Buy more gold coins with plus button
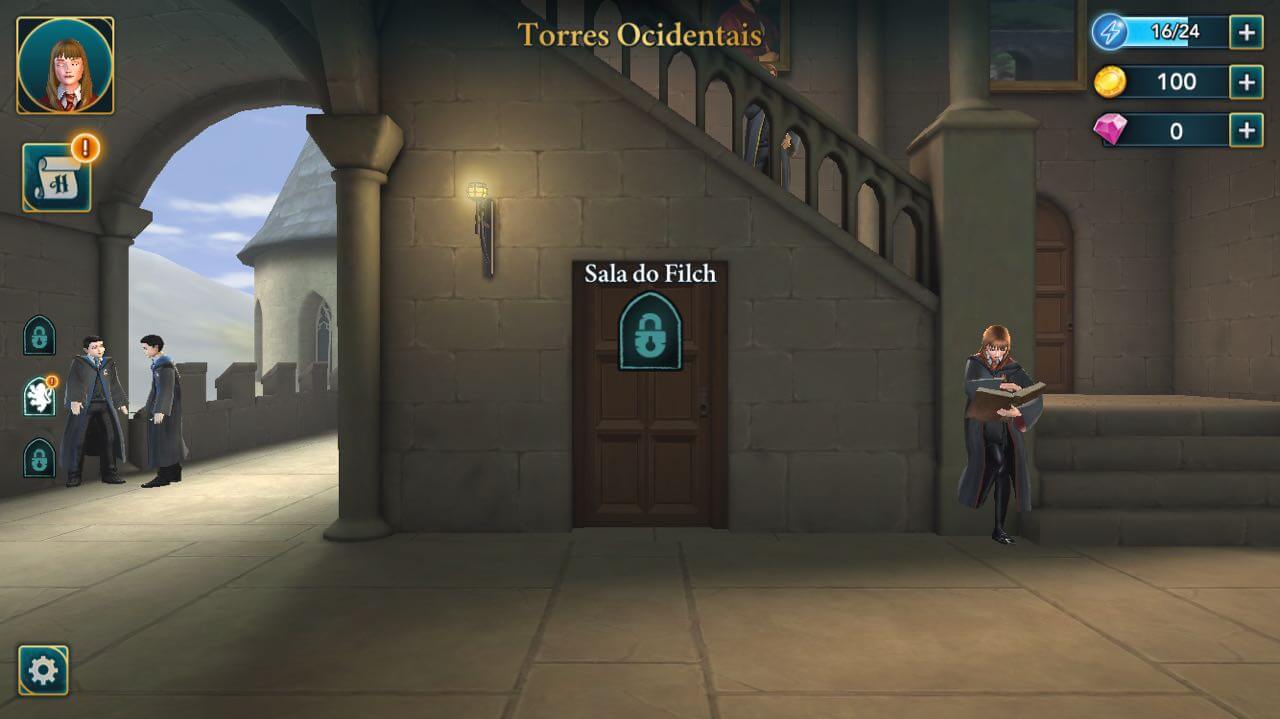The width and height of the screenshot is (1280, 719). (1246, 81)
